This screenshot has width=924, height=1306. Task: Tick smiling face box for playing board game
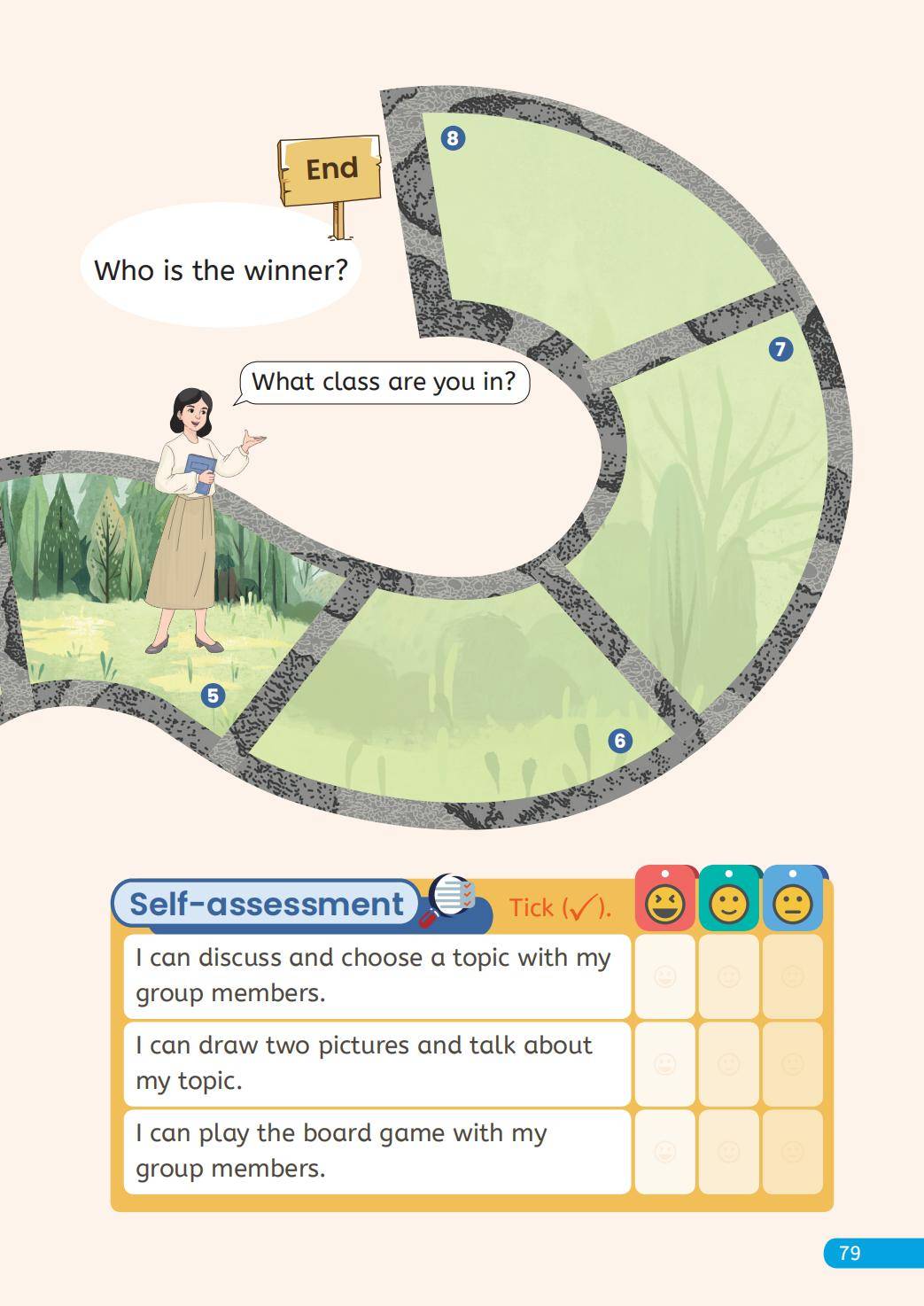point(728,1152)
